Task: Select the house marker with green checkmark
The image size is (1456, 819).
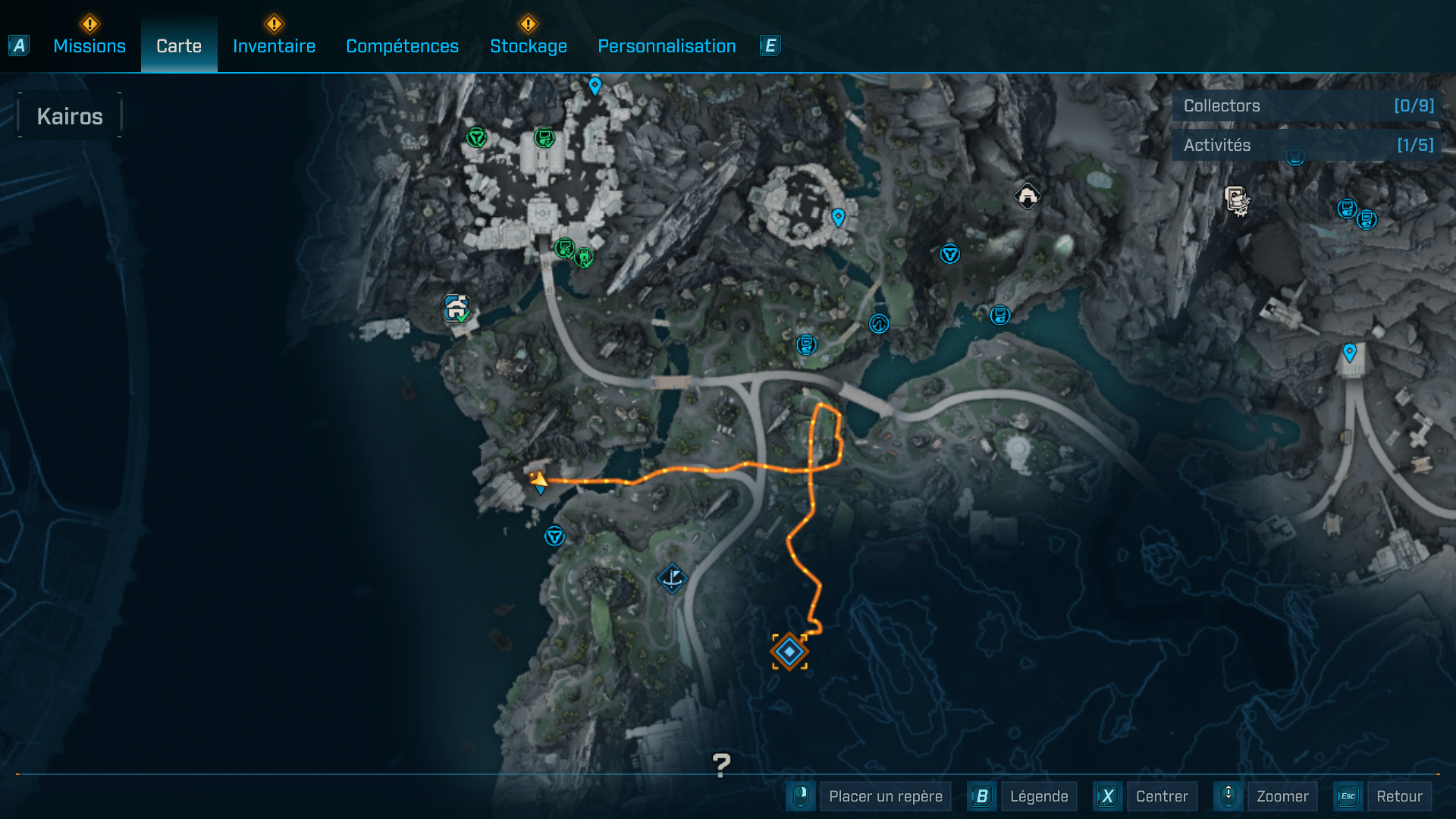Action: coord(457,308)
